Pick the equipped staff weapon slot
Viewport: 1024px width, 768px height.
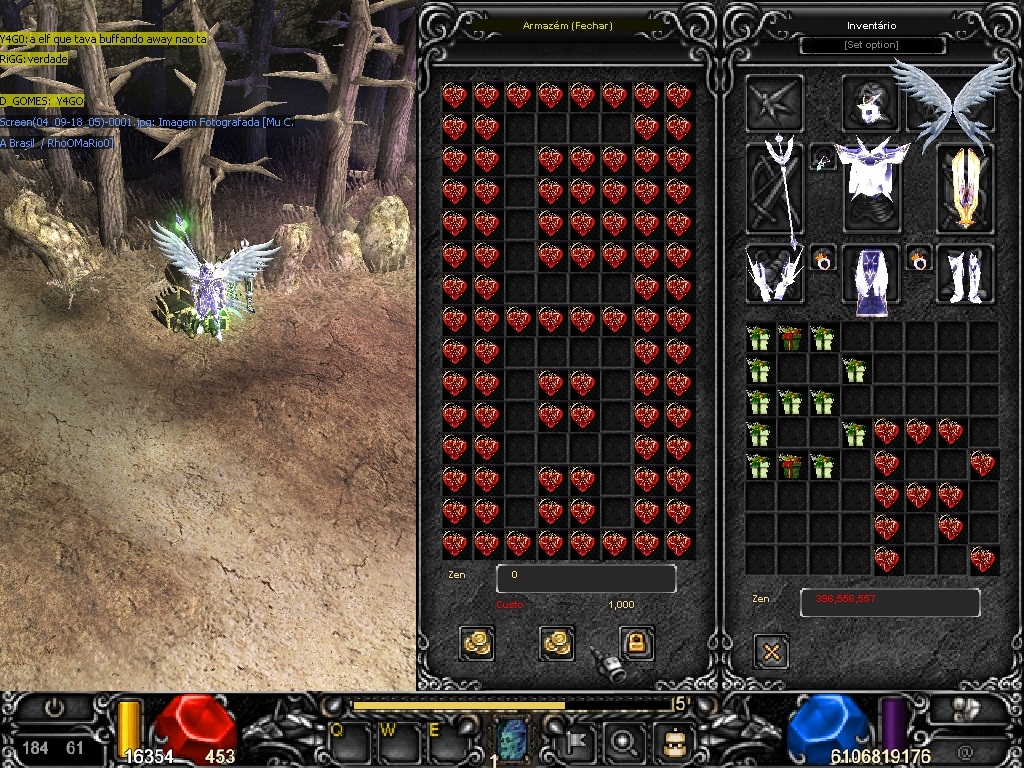(x=775, y=188)
